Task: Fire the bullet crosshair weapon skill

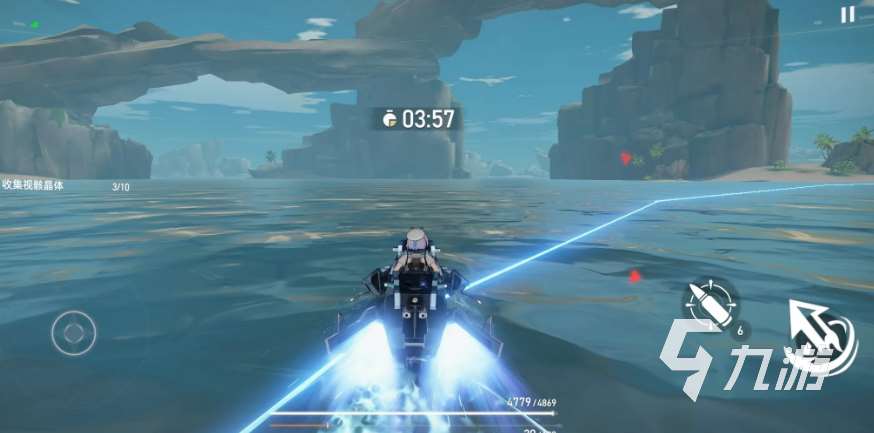Action: [x=711, y=300]
